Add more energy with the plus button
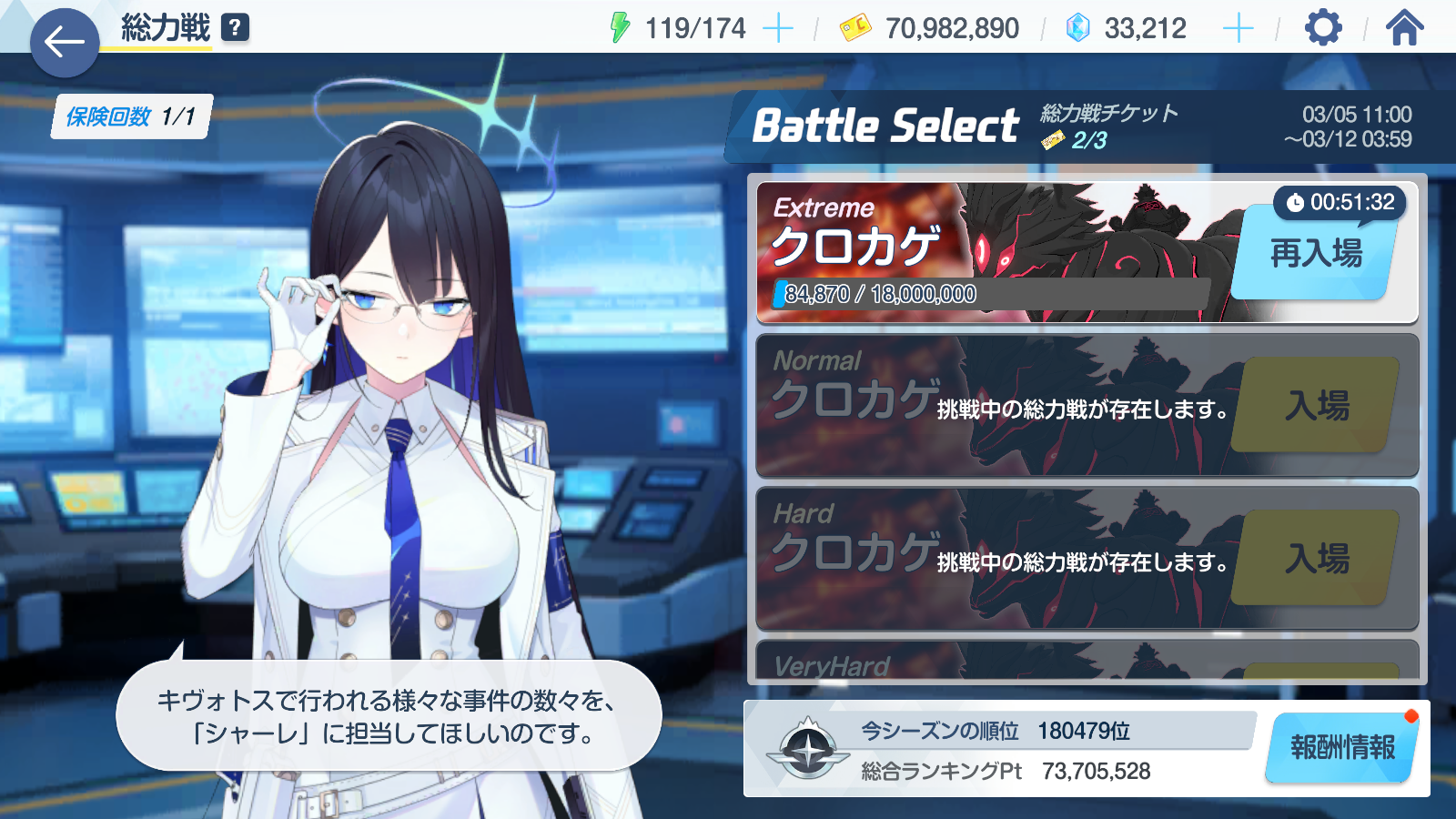Screen dimensions: 1456x819 [x=777, y=29]
